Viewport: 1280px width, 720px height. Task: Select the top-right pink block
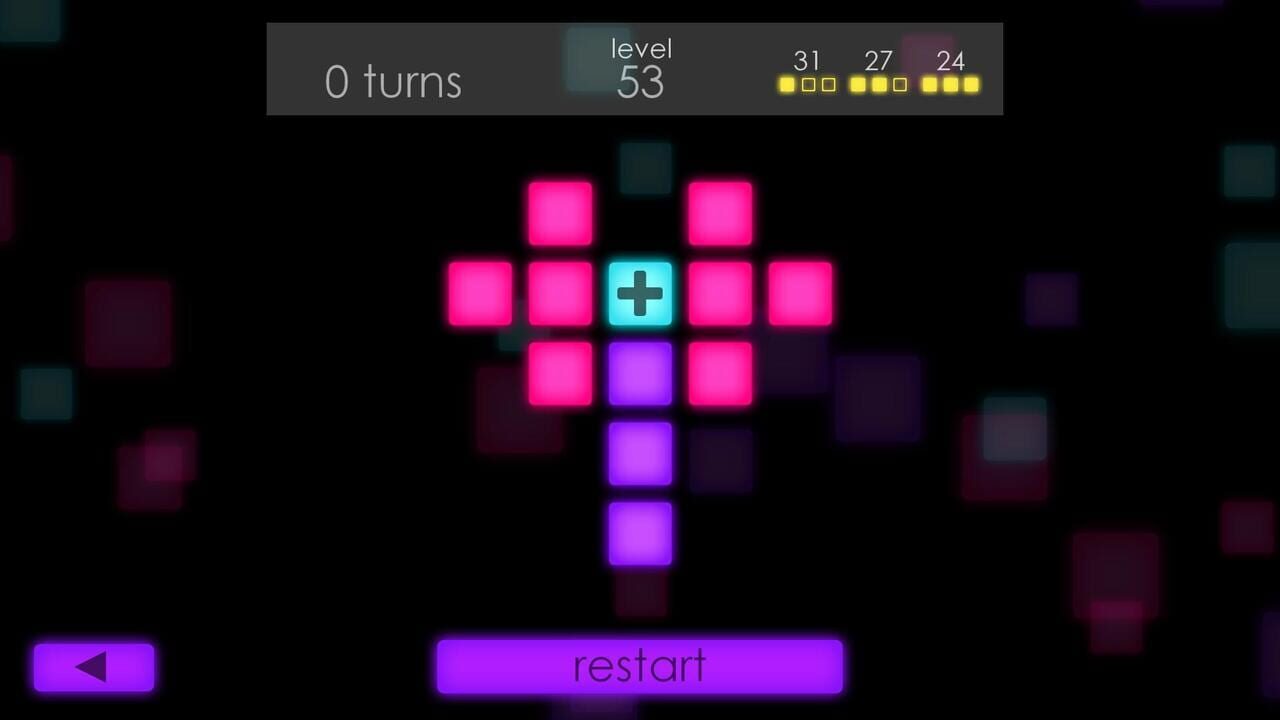point(719,211)
